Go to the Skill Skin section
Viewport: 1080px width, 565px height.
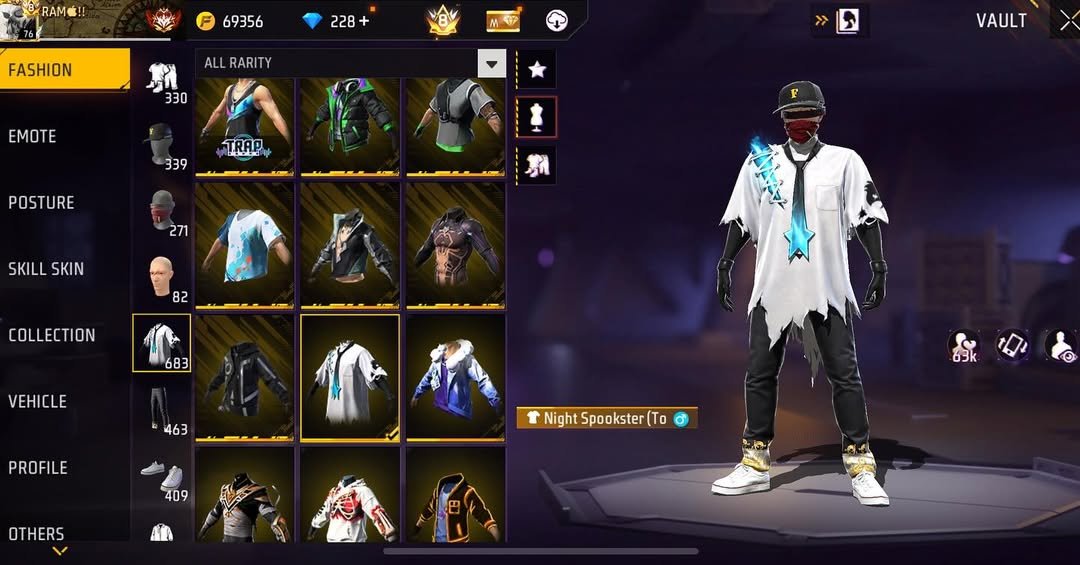pyautogui.click(x=46, y=268)
